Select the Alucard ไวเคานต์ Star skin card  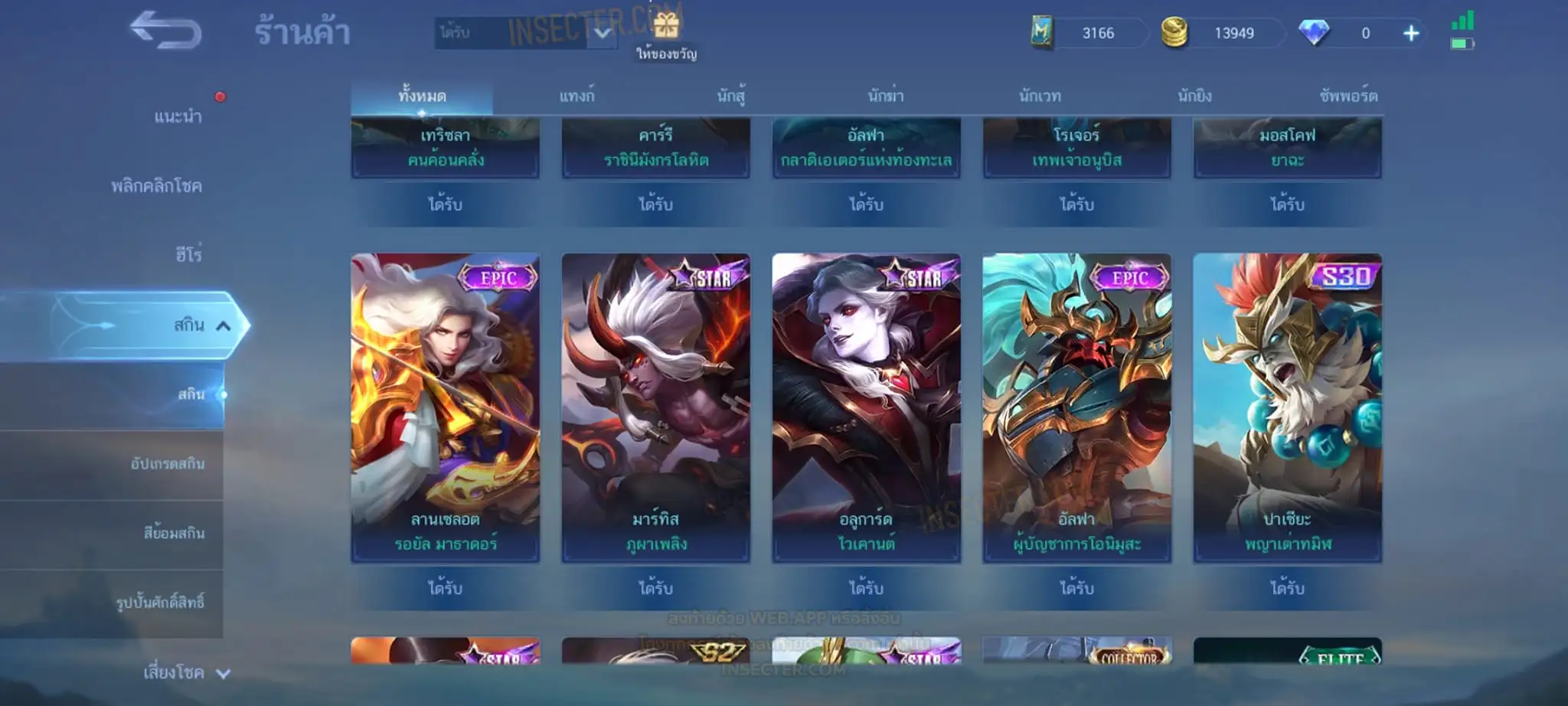pyautogui.click(x=866, y=406)
